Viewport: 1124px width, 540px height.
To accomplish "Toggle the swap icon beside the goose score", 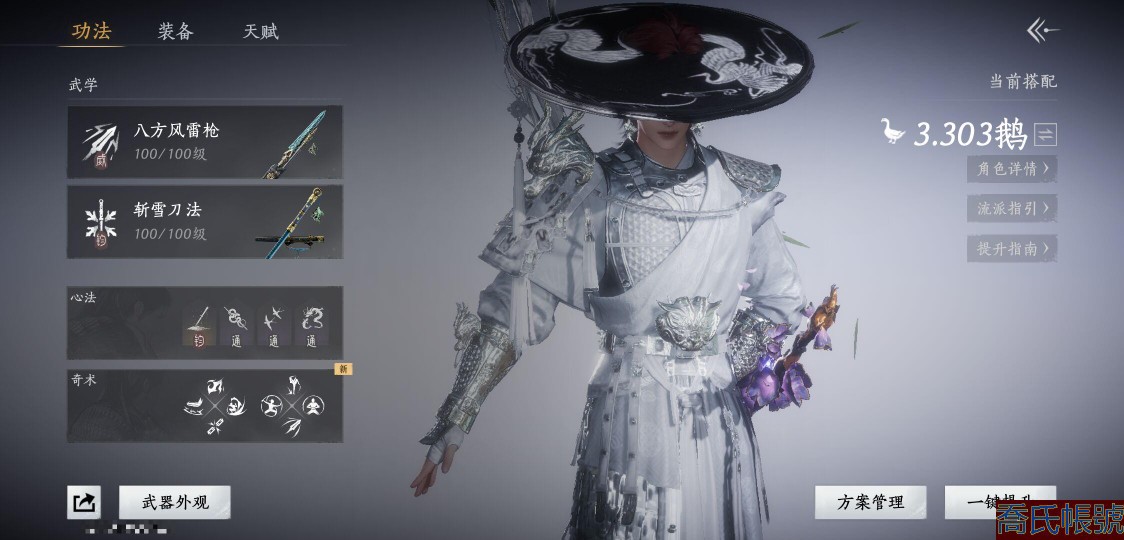I will [1046, 134].
